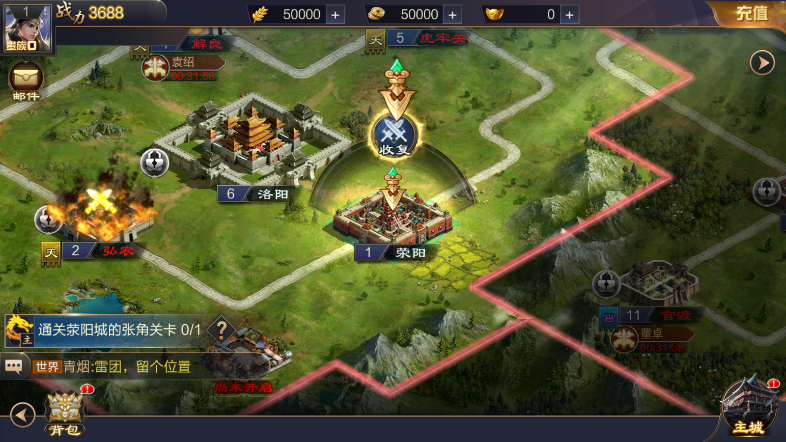The width and height of the screenshot is (786, 442).
Task: Open the 张角 quest tracker
Action: pos(110,329)
